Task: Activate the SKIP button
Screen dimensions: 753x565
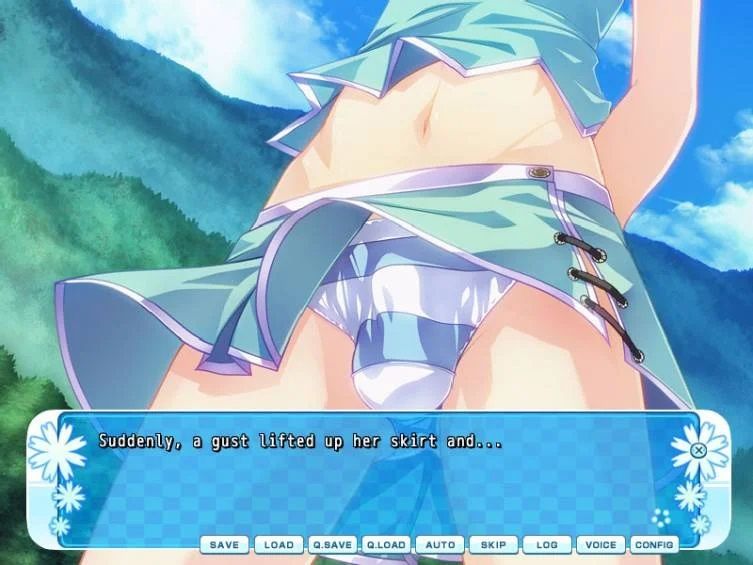Action: click(x=493, y=545)
